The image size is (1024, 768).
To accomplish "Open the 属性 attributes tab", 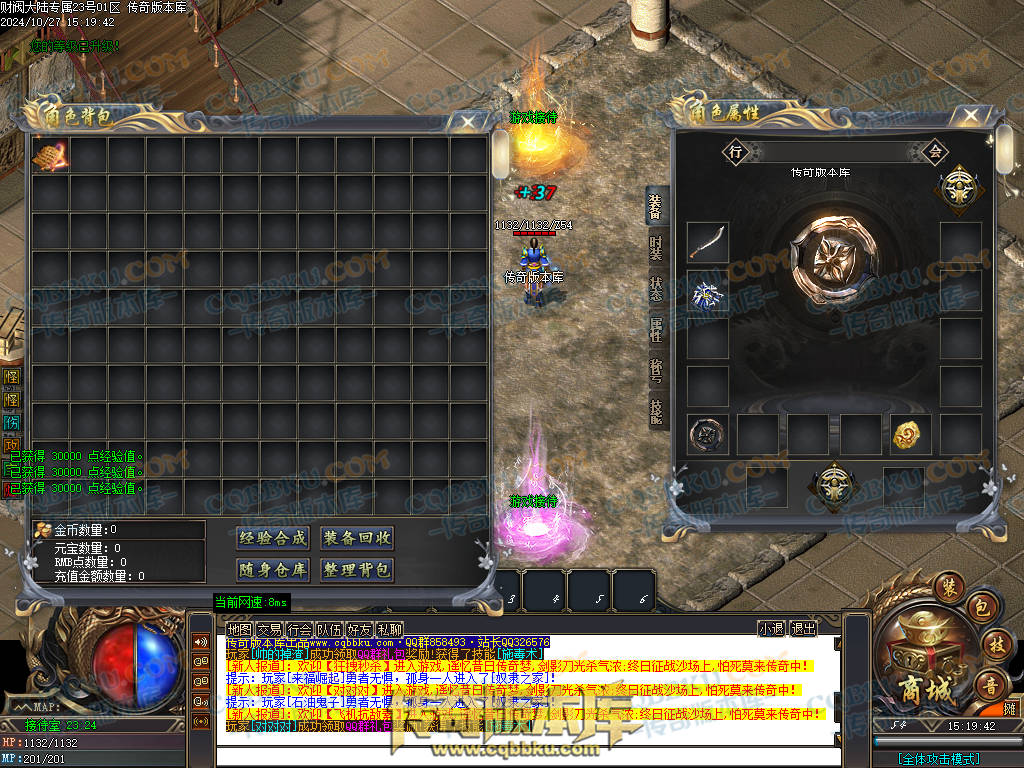I will point(656,329).
